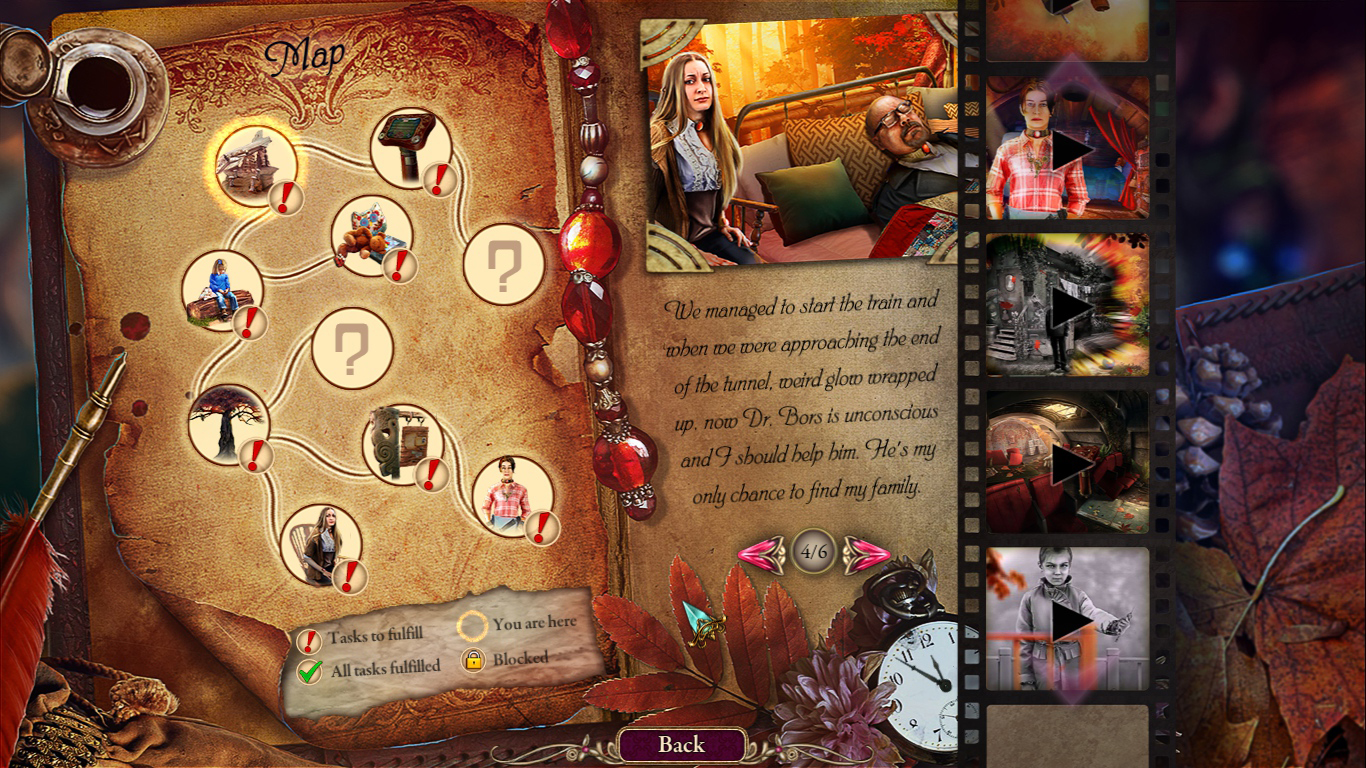Open the 4/6 page indicator

click(x=815, y=550)
